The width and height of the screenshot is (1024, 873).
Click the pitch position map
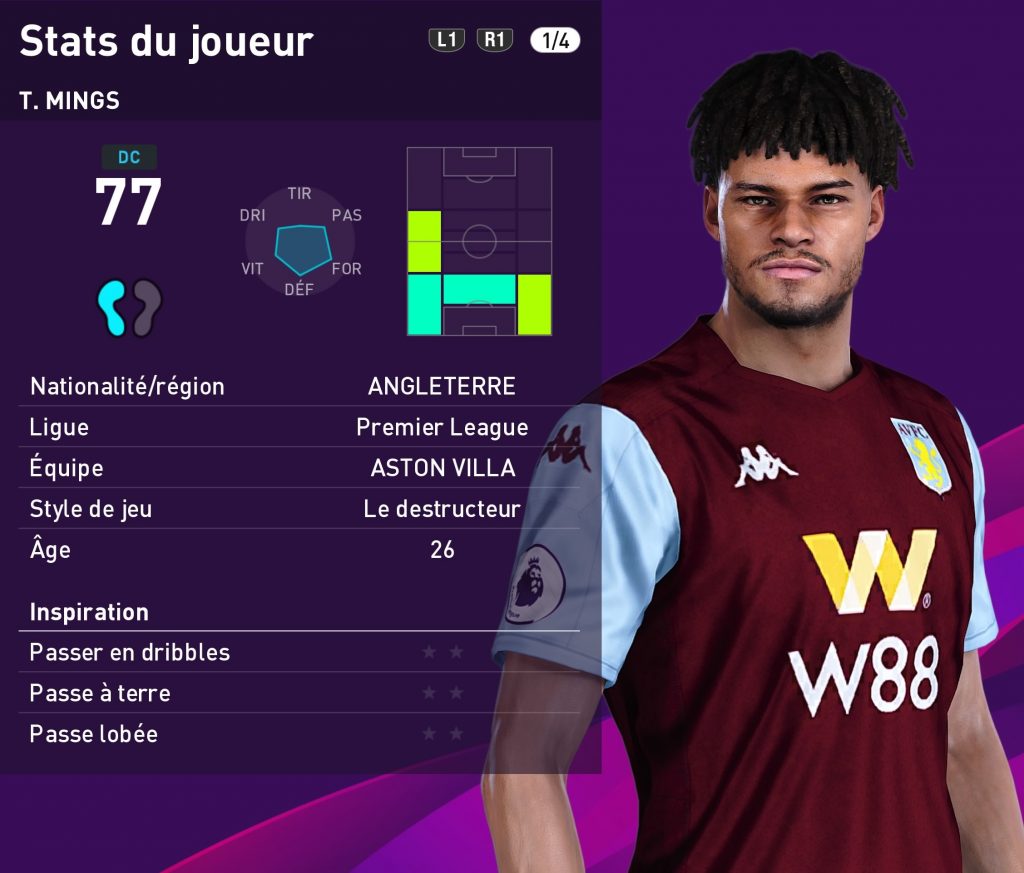[479, 241]
